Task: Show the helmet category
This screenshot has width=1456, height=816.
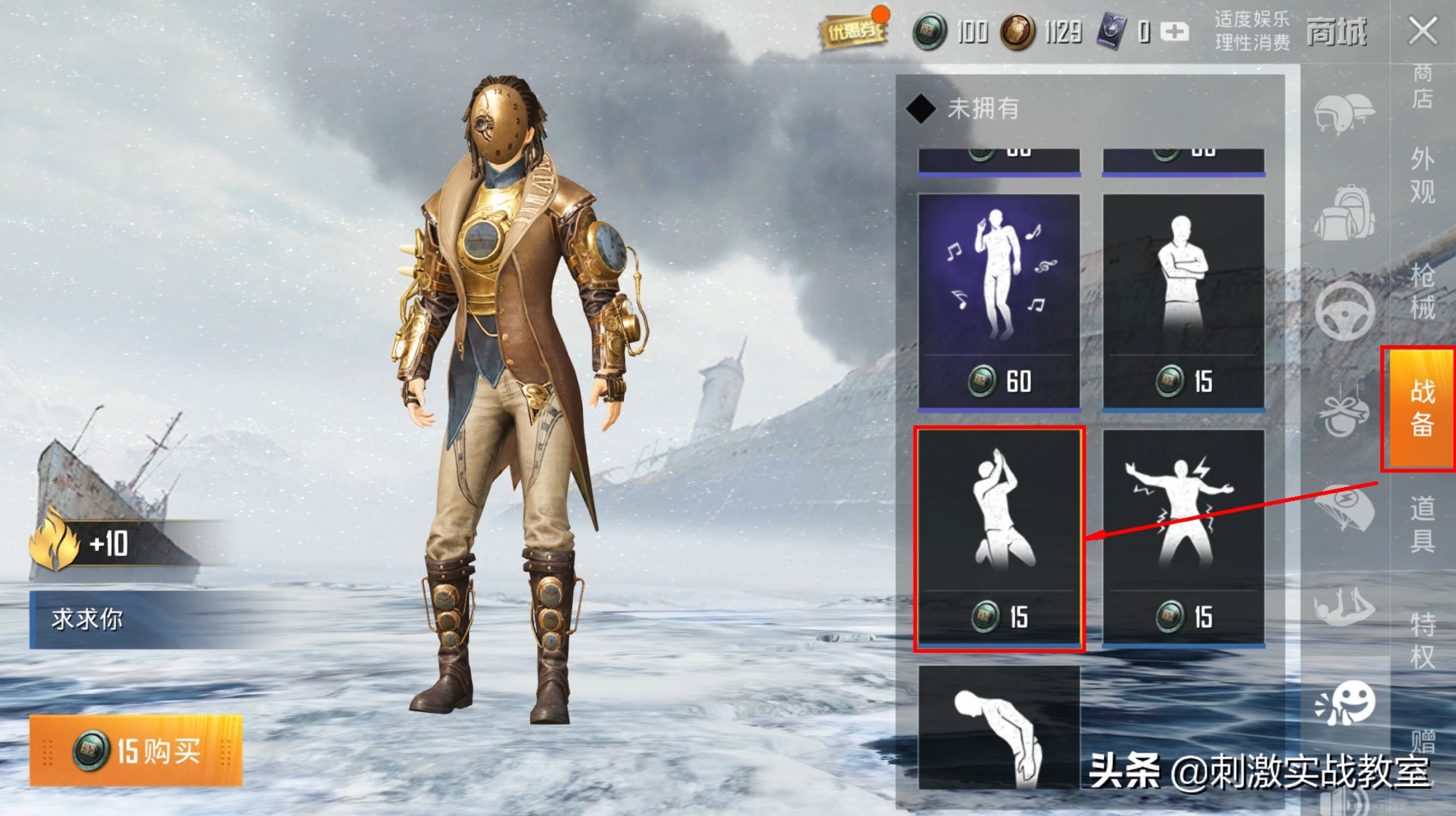Action: point(1344,114)
